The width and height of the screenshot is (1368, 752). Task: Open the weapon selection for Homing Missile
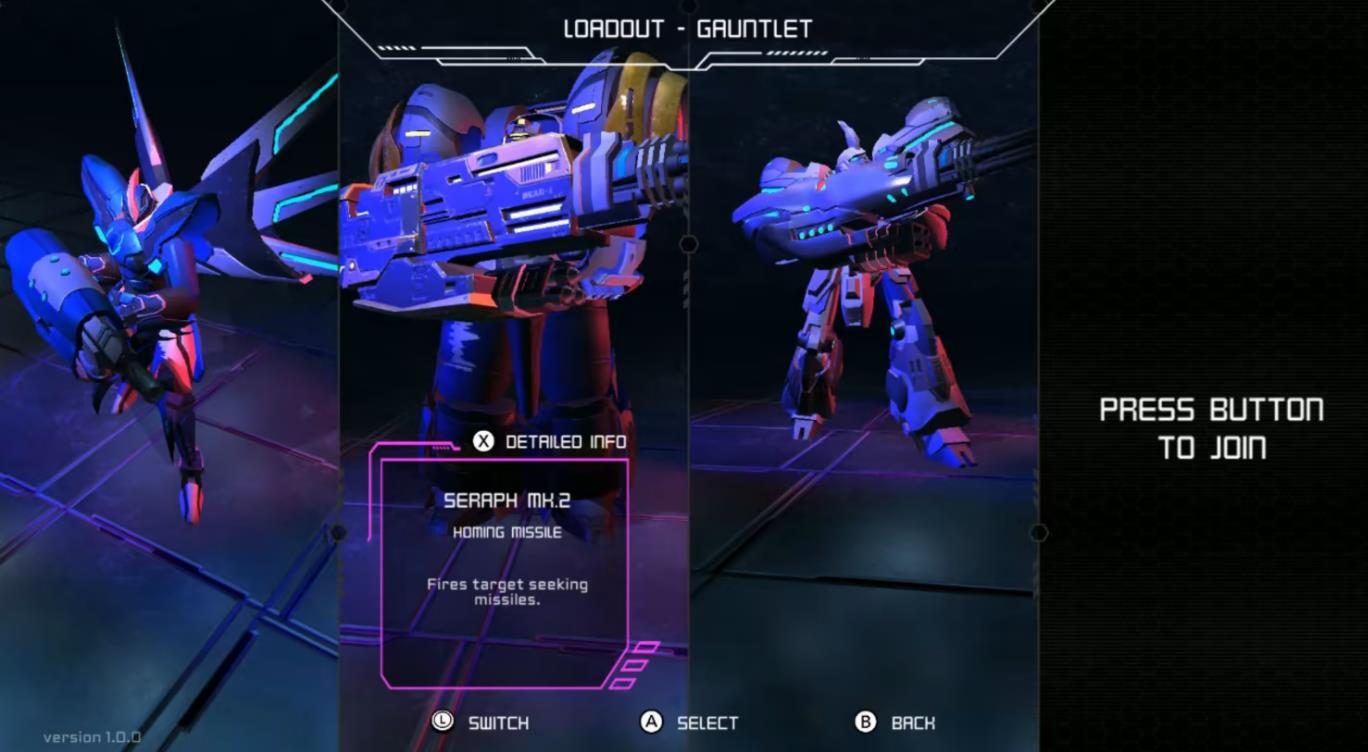tap(505, 532)
